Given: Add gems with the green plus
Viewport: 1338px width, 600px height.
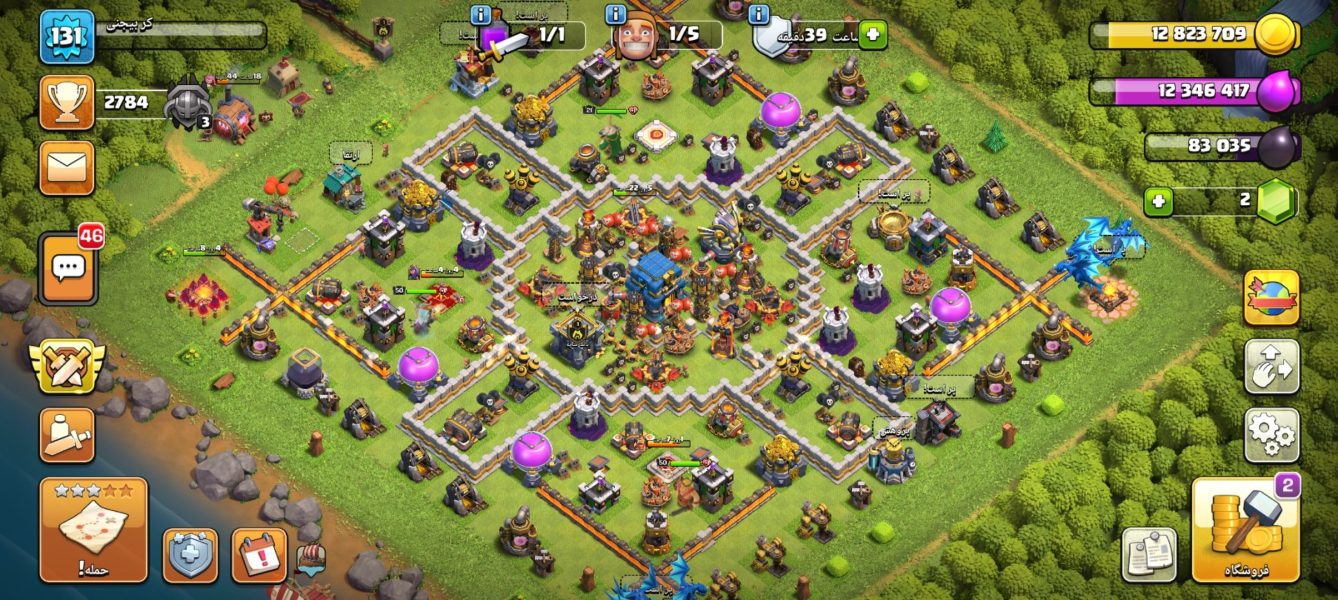Looking at the screenshot, I should tap(1158, 201).
